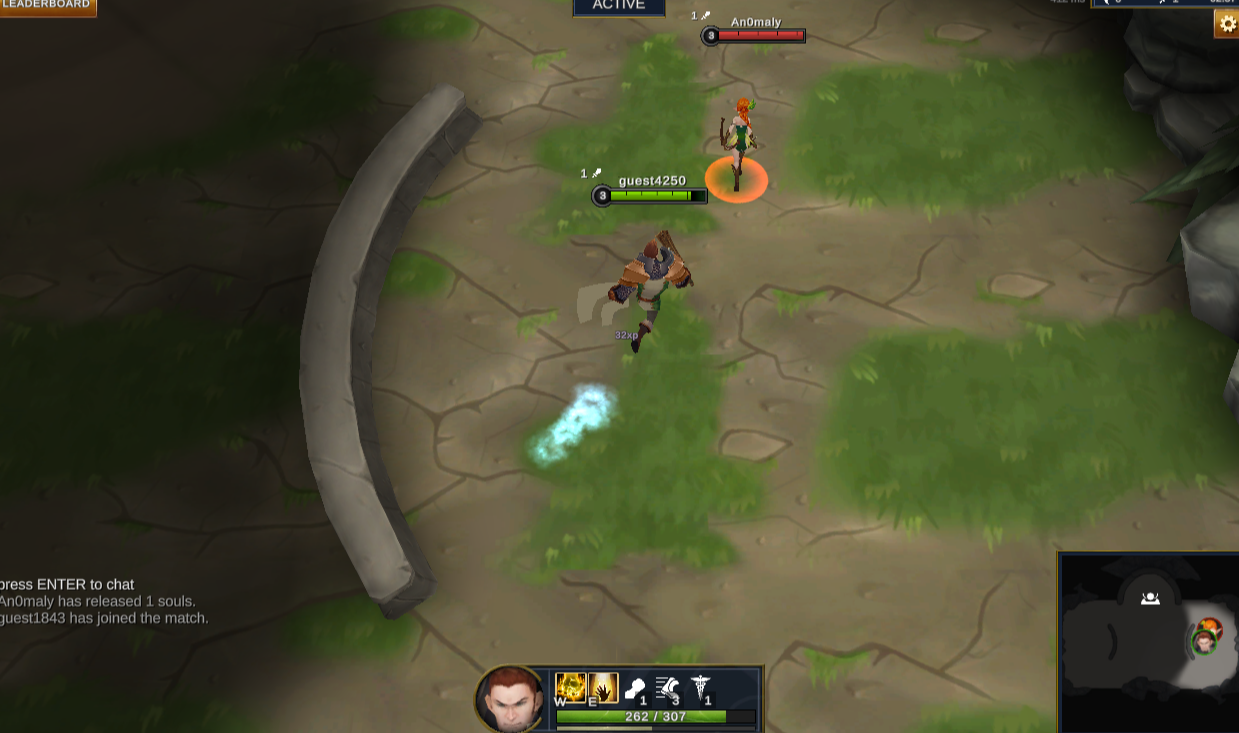The height and width of the screenshot is (733, 1239).
Task: Select the caduceus healing stat icon
Action: tap(700, 688)
